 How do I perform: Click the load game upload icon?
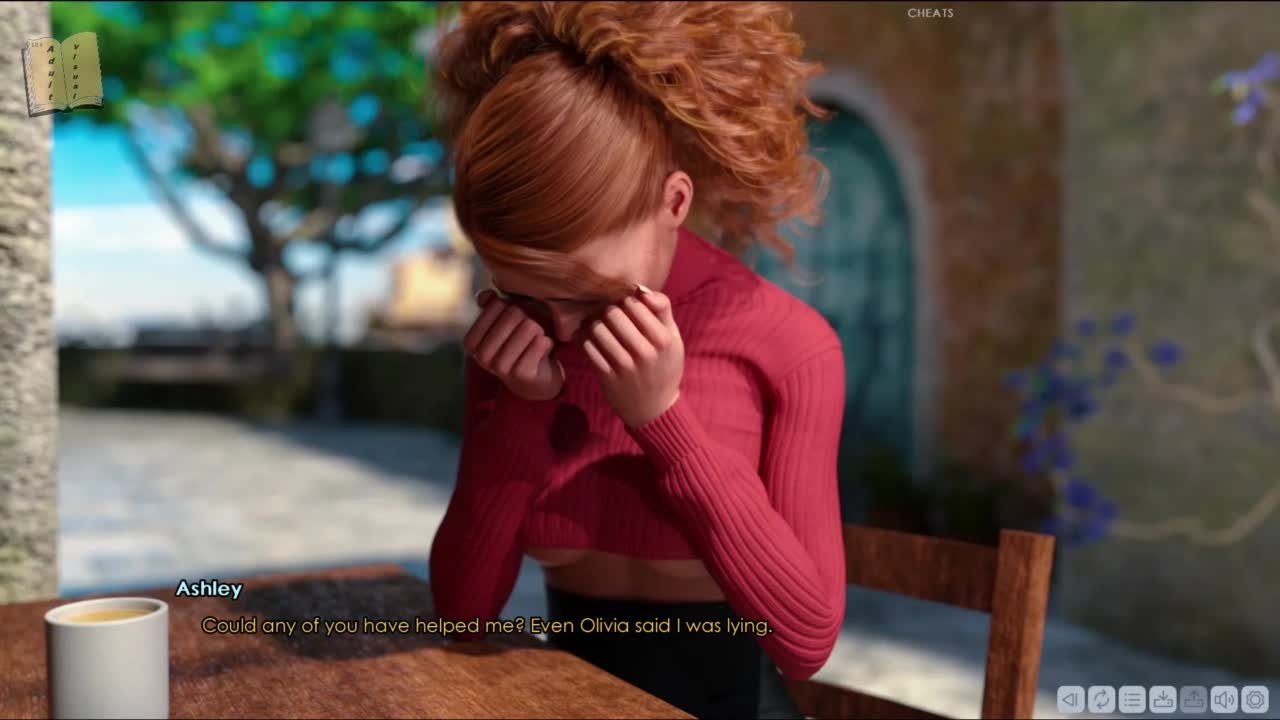point(1193,699)
